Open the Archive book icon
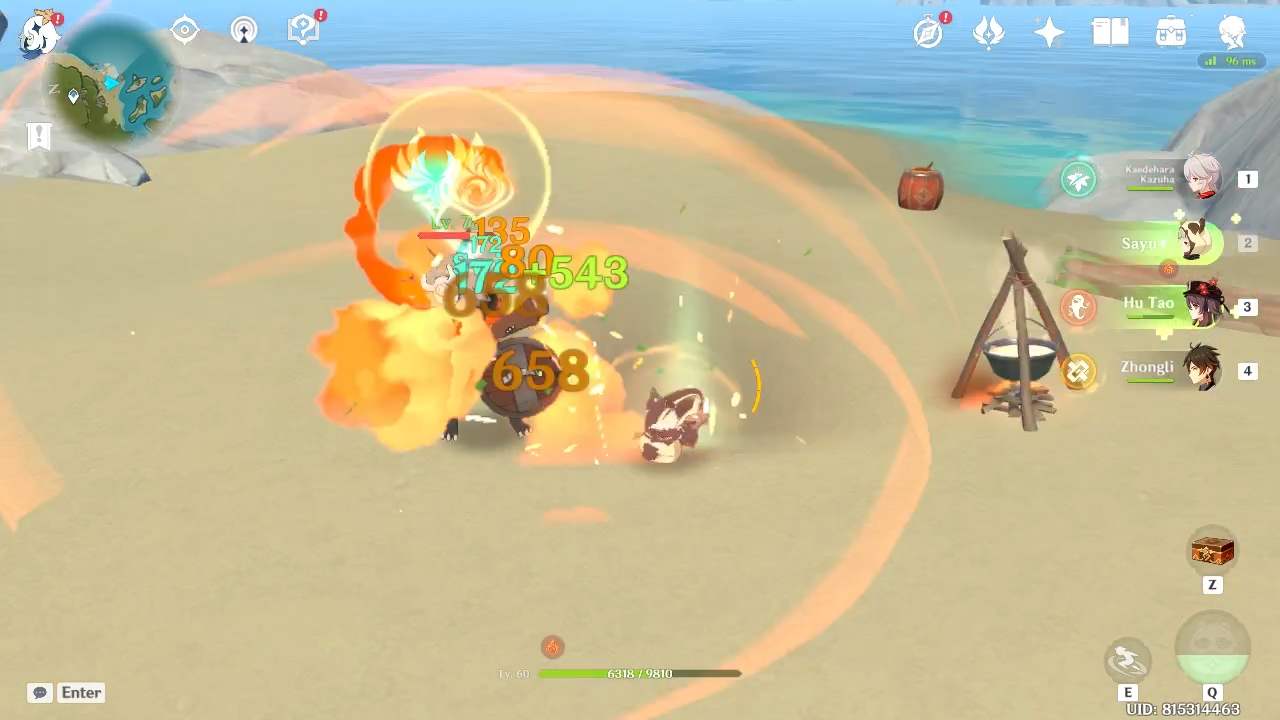 [x=1109, y=32]
